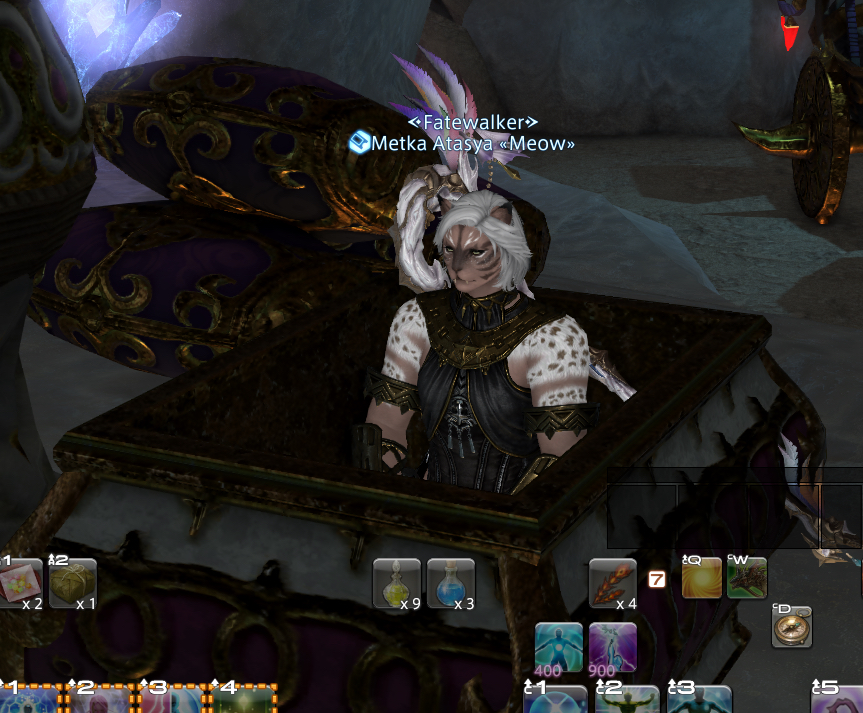This screenshot has height=713, width=863.
Task: Use the phoenix feather item stack
Action: 612,583
